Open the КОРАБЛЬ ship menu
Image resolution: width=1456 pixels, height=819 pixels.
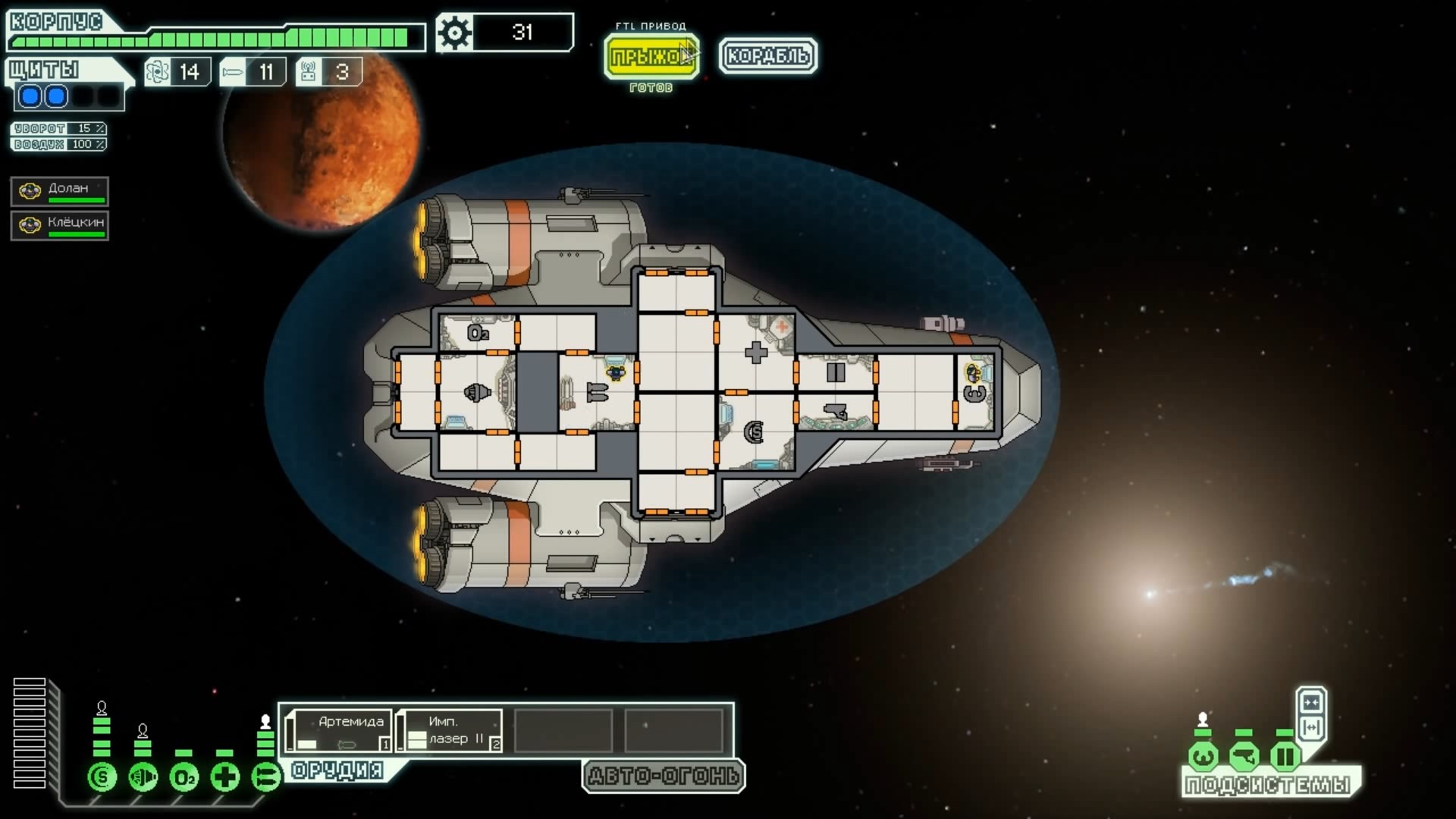767,56
